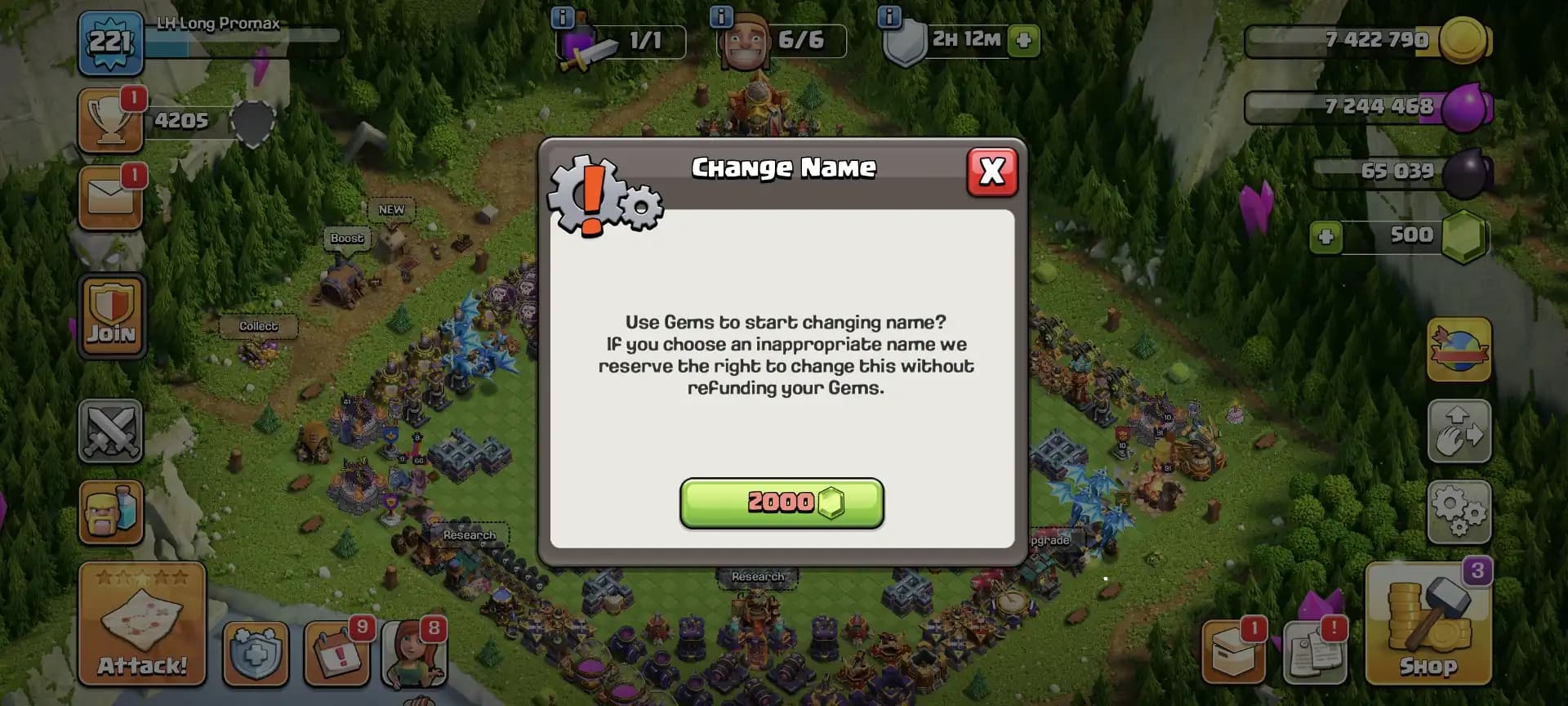The width and height of the screenshot is (1568, 706).
Task: Open the Clan Capital shield boost icon
Action: pos(256,654)
